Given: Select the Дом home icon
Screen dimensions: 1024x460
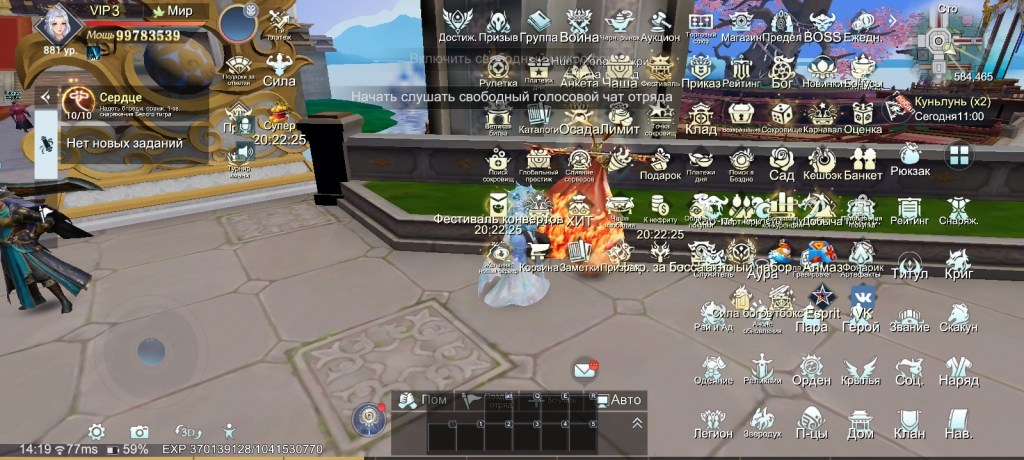Looking at the screenshot, I should pyautogui.click(x=860, y=421).
